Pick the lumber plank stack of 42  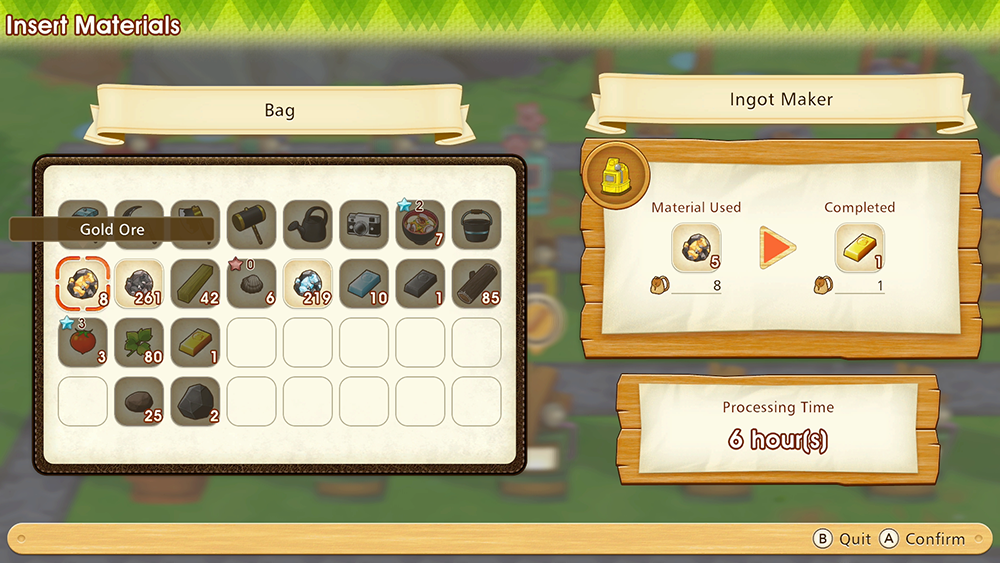(195, 284)
